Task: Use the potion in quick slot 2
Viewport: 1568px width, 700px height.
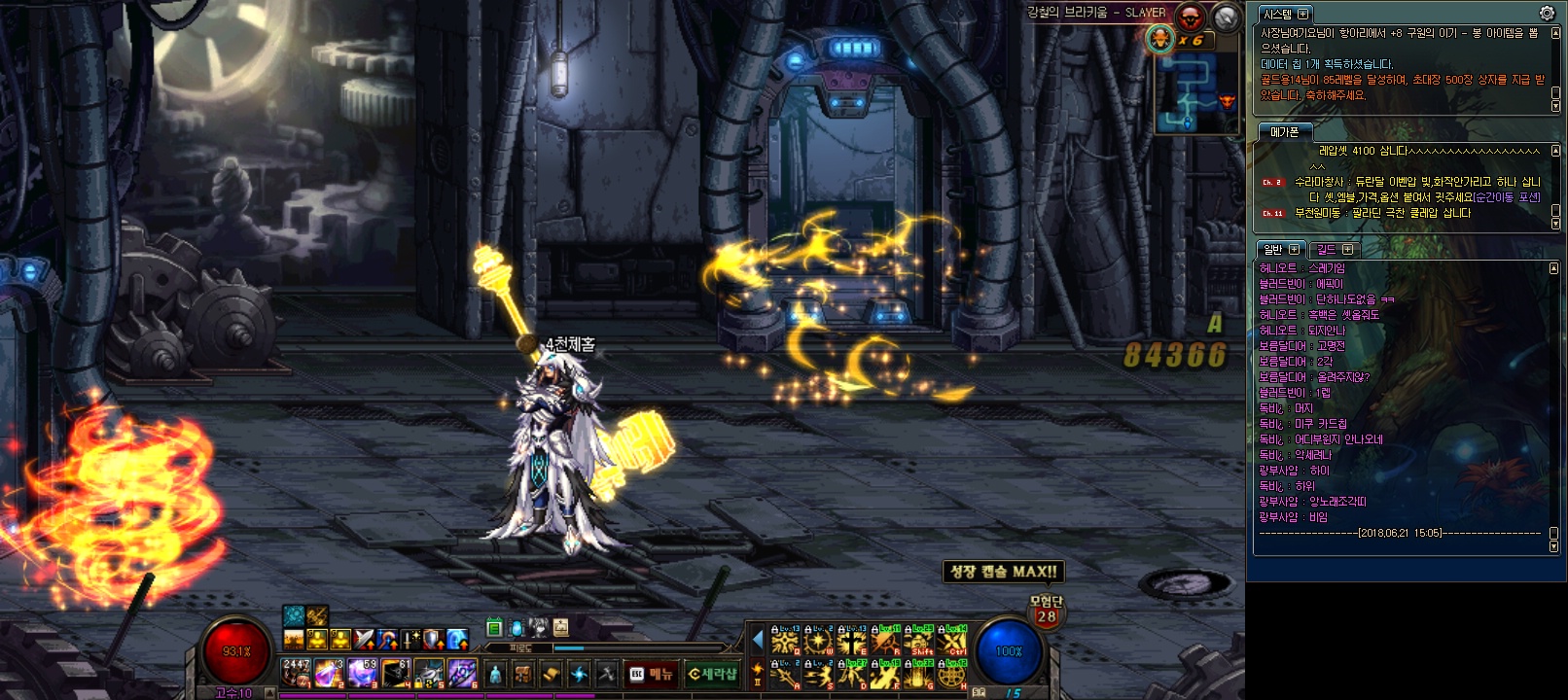Action: pos(329,672)
